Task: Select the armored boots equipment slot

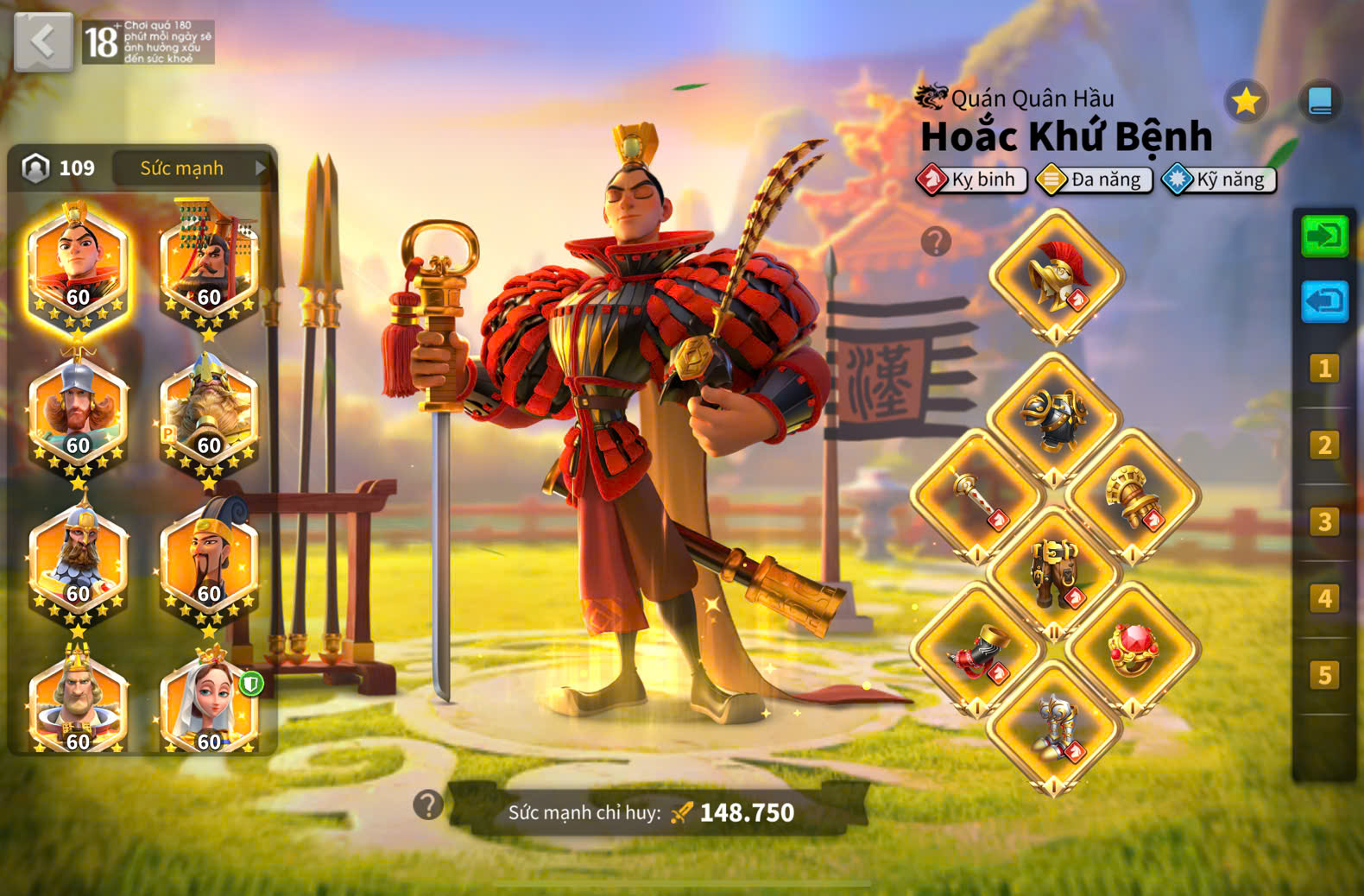Action: [1054, 727]
